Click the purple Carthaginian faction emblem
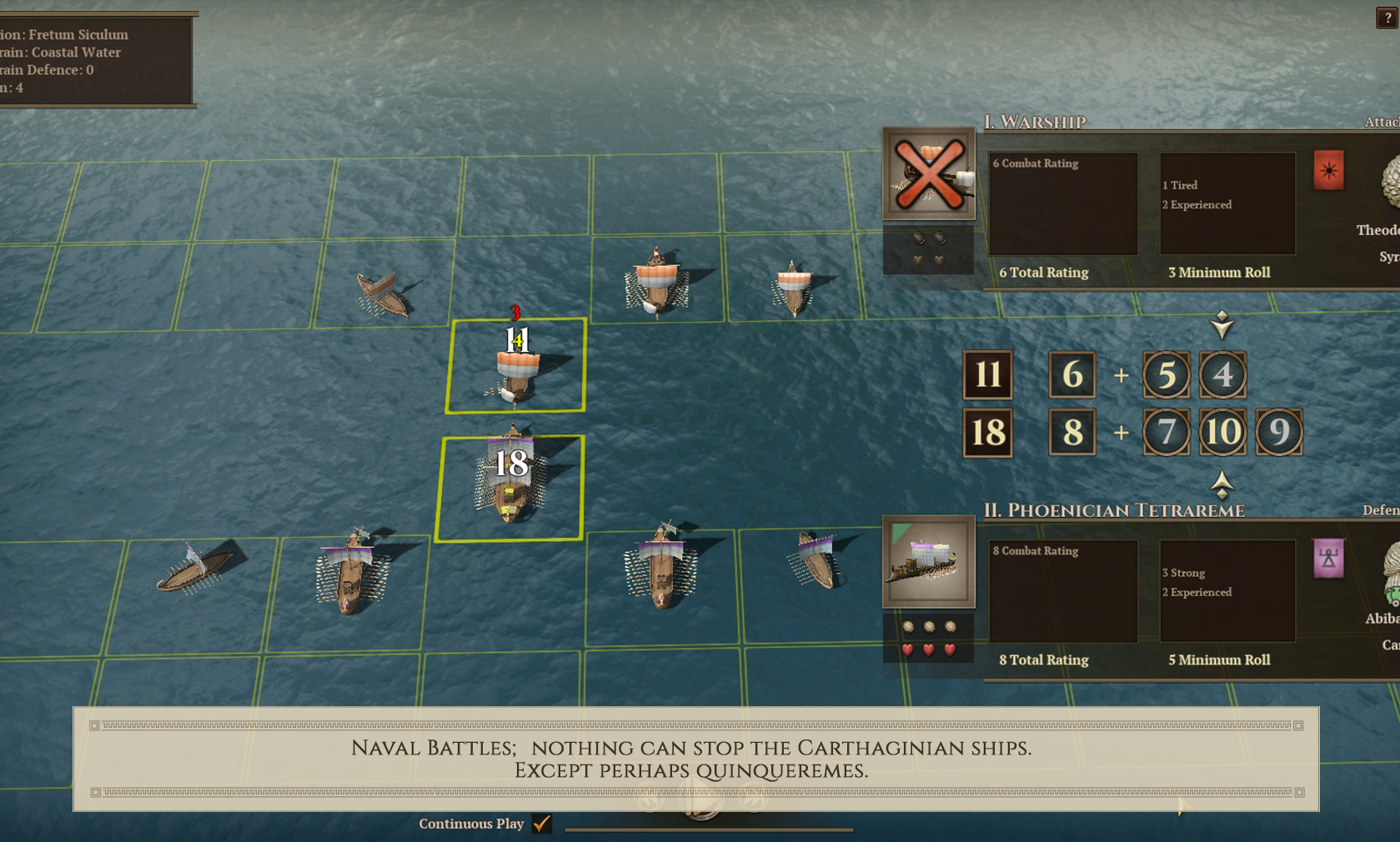The image size is (1400, 842). tap(1328, 558)
